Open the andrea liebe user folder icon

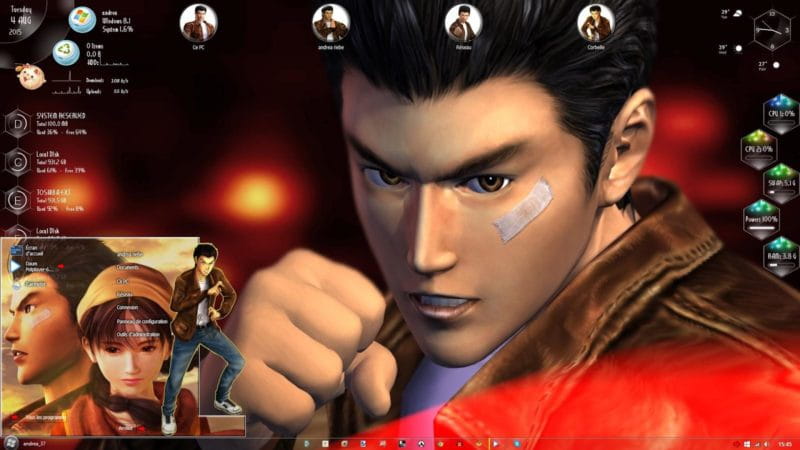[x=330, y=24]
